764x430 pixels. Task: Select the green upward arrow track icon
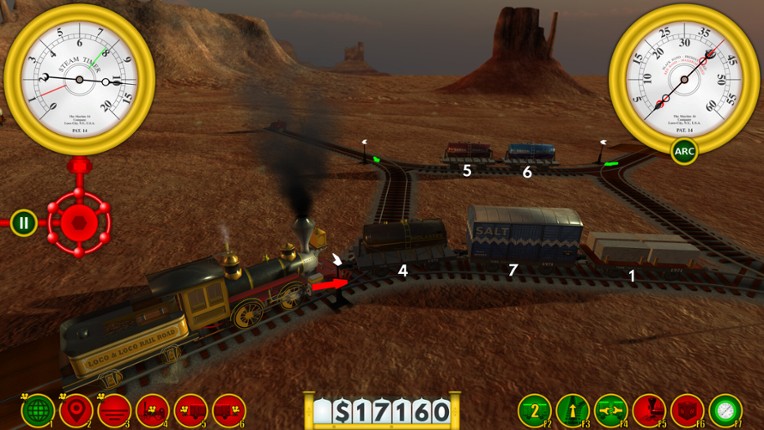click(x=573, y=410)
